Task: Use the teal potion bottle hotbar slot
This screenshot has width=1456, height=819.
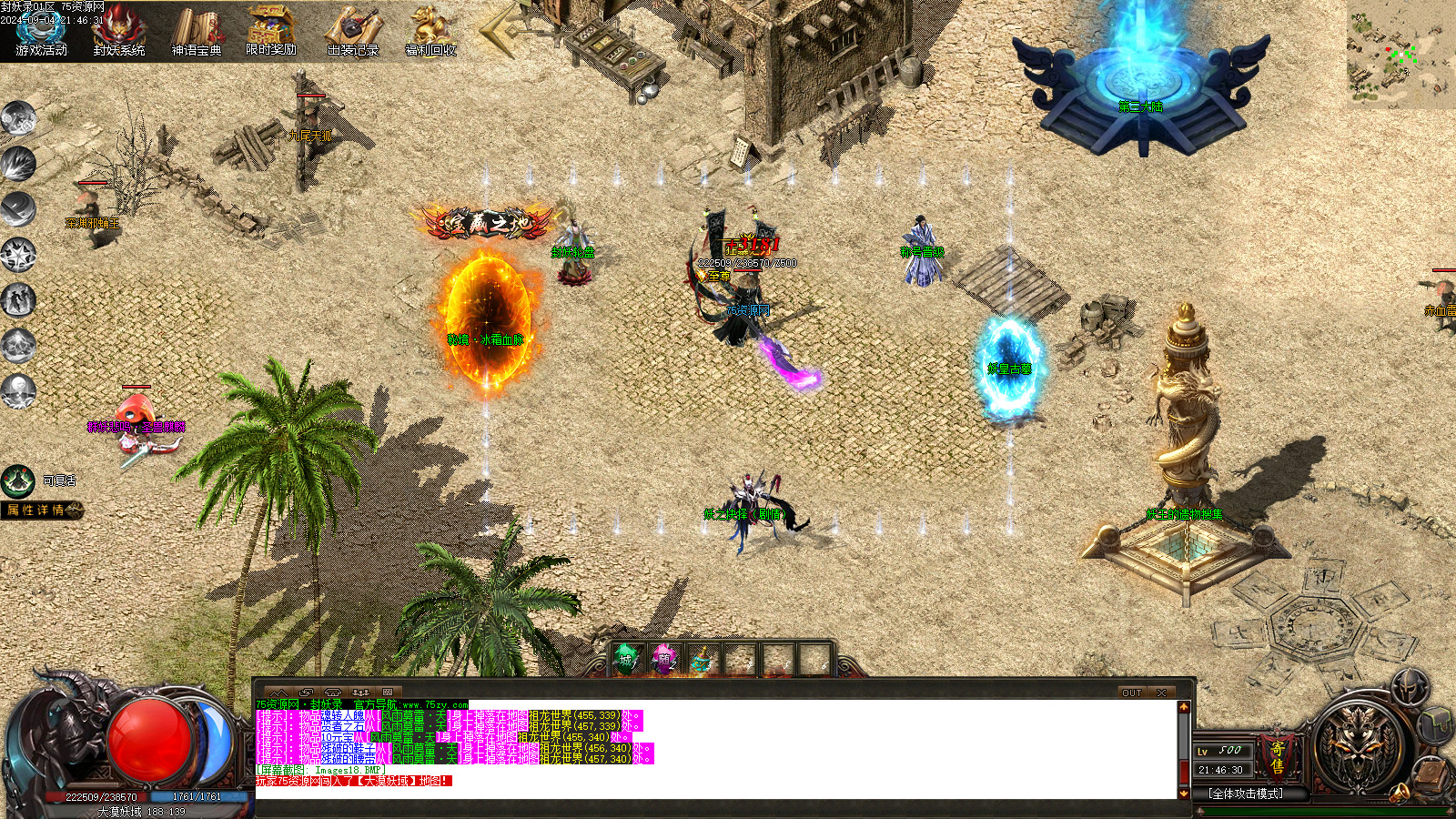Action: tap(701, 660)
